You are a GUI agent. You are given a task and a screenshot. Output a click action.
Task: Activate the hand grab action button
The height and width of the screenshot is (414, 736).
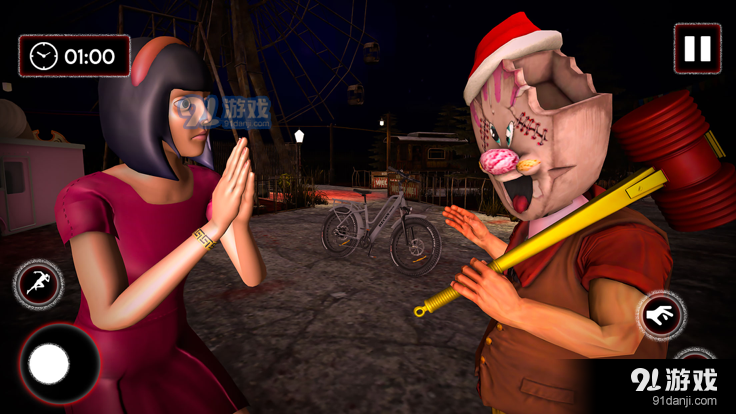[661, 316]
